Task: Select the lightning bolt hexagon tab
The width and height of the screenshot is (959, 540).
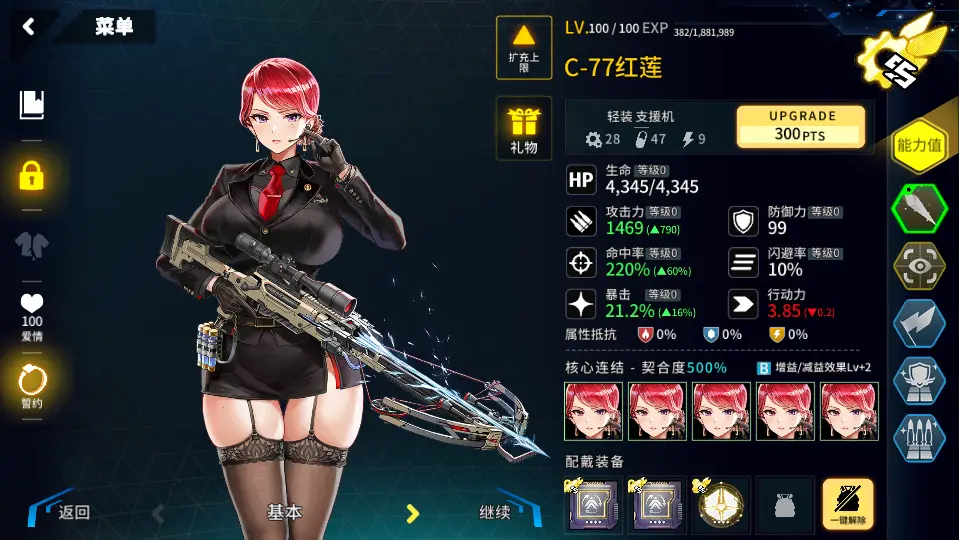Action: click(x=918, y=324)
